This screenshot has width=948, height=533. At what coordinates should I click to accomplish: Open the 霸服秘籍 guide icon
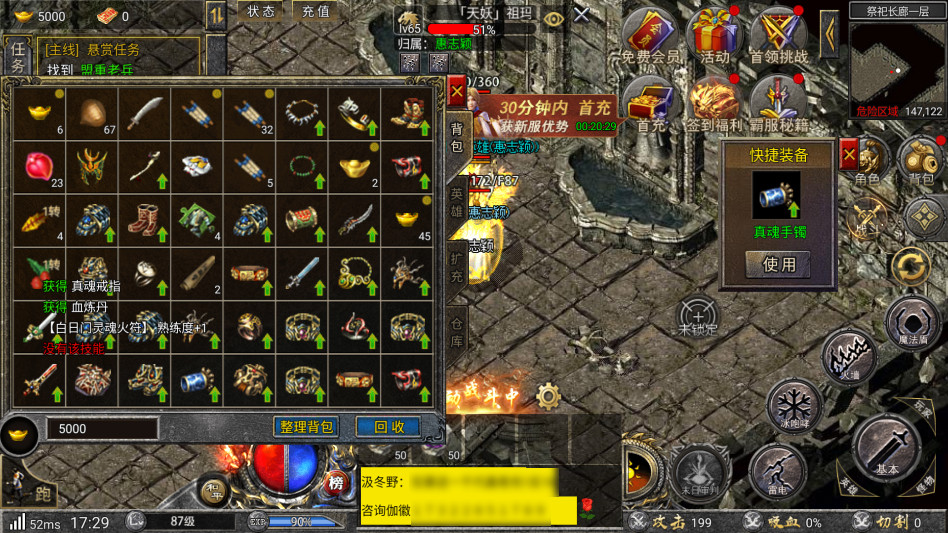pyautogui.click(x=779, y=105)
